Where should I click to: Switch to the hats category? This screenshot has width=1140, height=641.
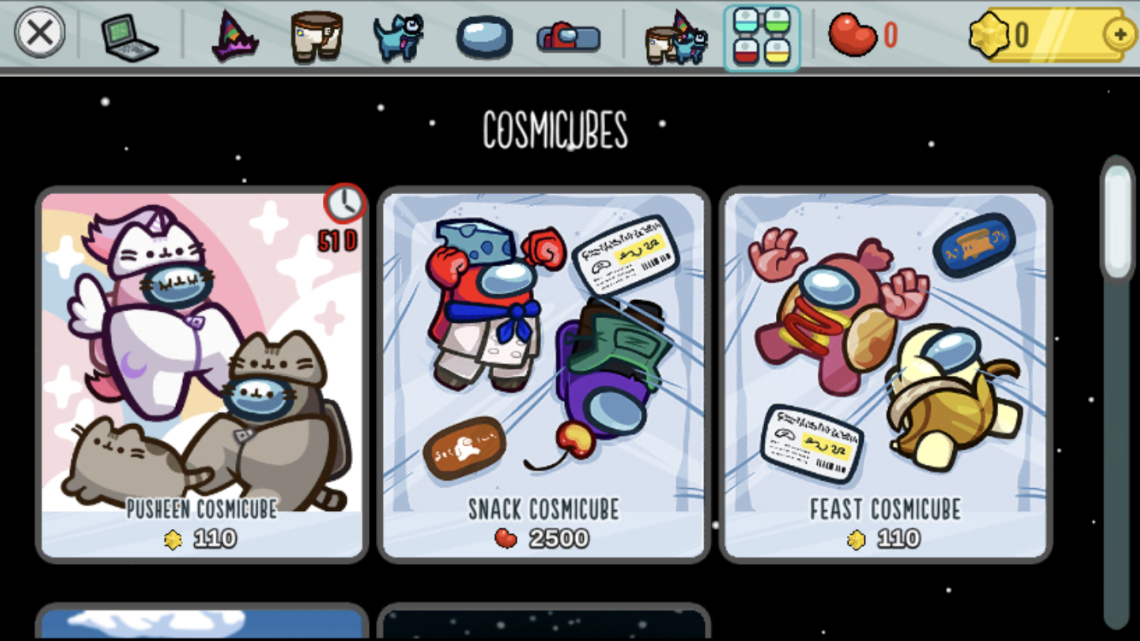pyautogui.click(x=235, y=37)
